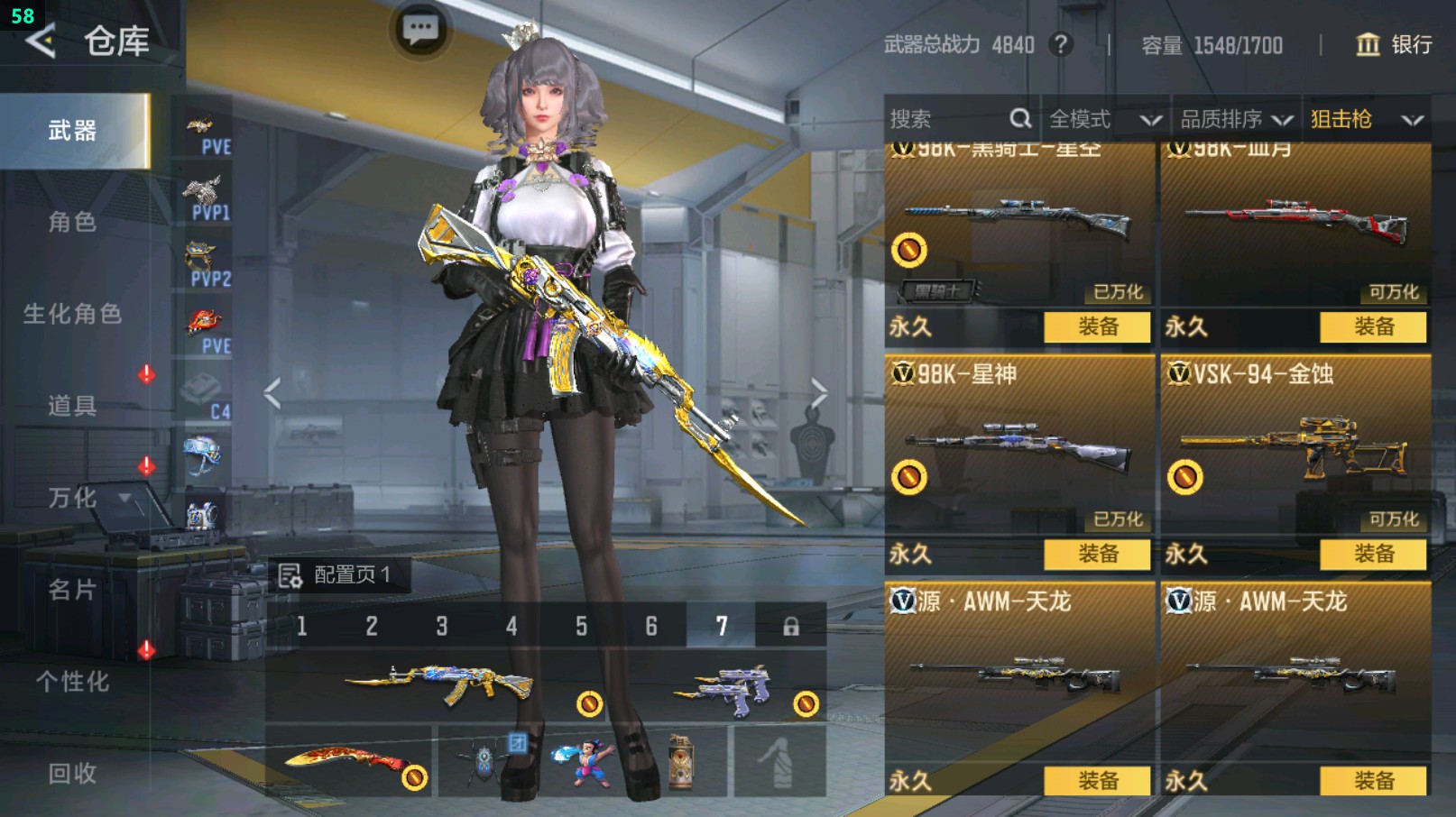Open the 角色 character tab
Image resolution: width=1456 pixels, height=817 pixels.
click(72, 222)
